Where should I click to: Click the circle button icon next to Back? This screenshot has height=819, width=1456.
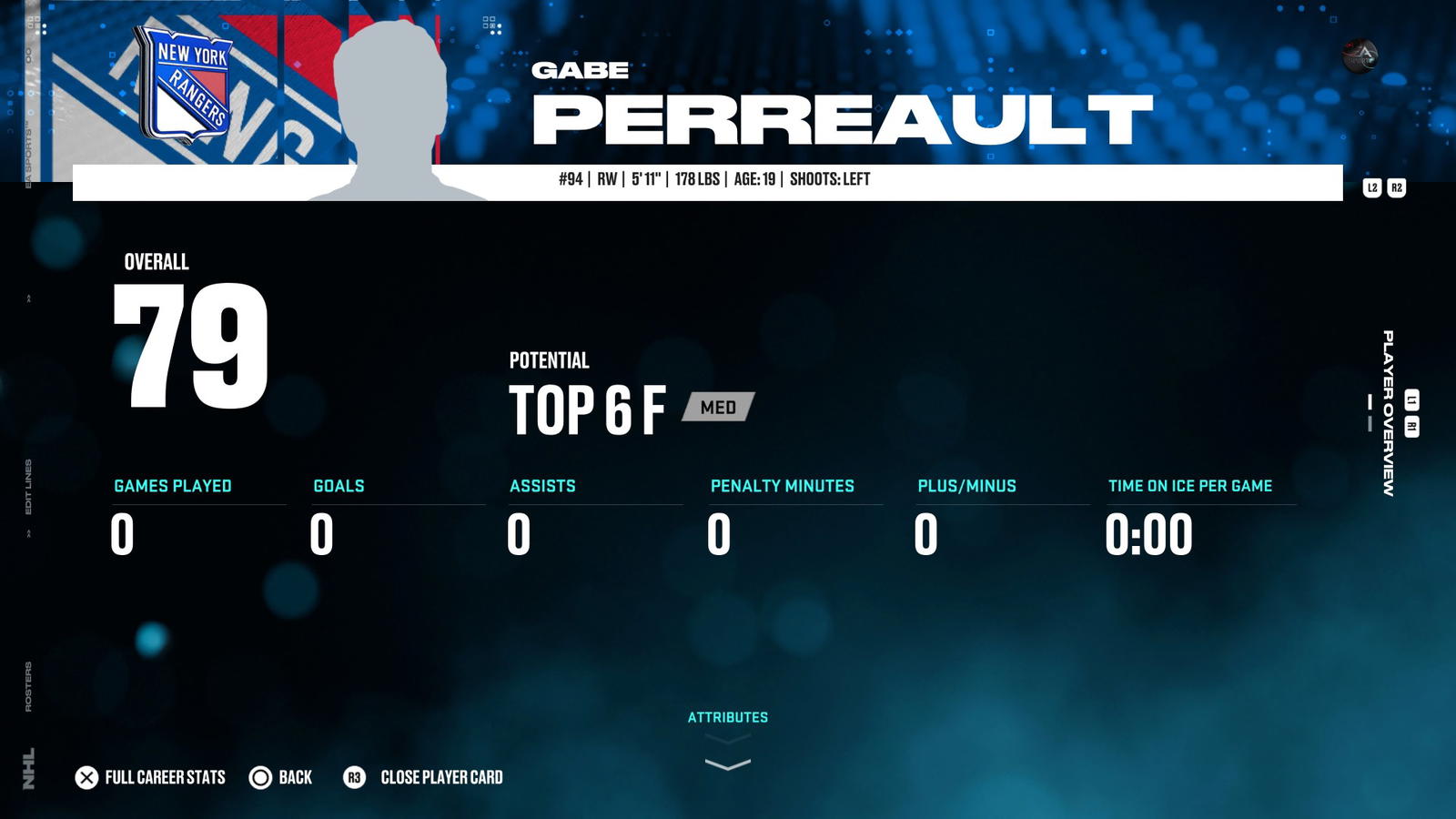[259, 777]
